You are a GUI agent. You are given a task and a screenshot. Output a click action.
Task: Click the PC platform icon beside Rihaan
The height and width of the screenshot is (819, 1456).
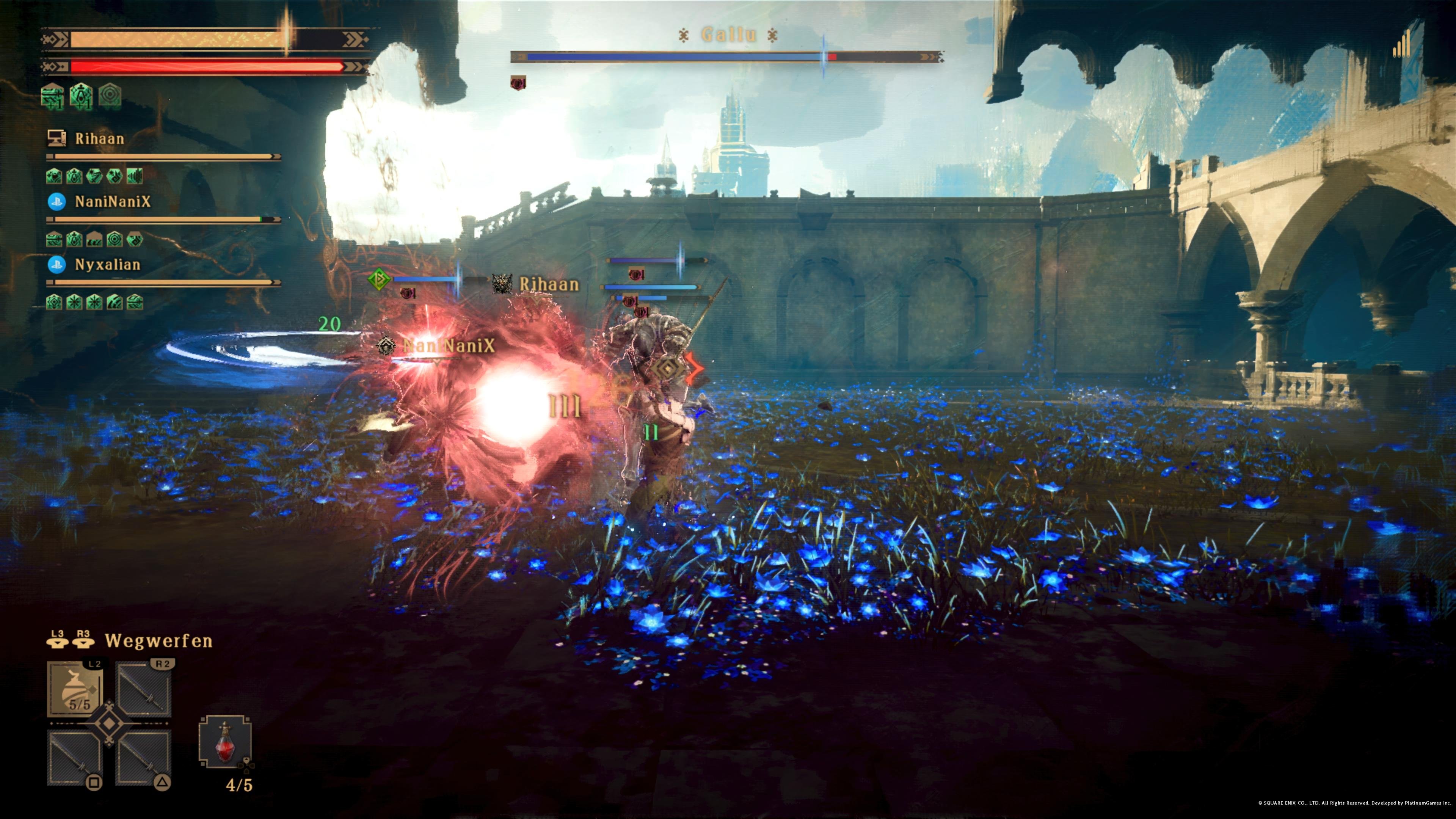point(57,140)
